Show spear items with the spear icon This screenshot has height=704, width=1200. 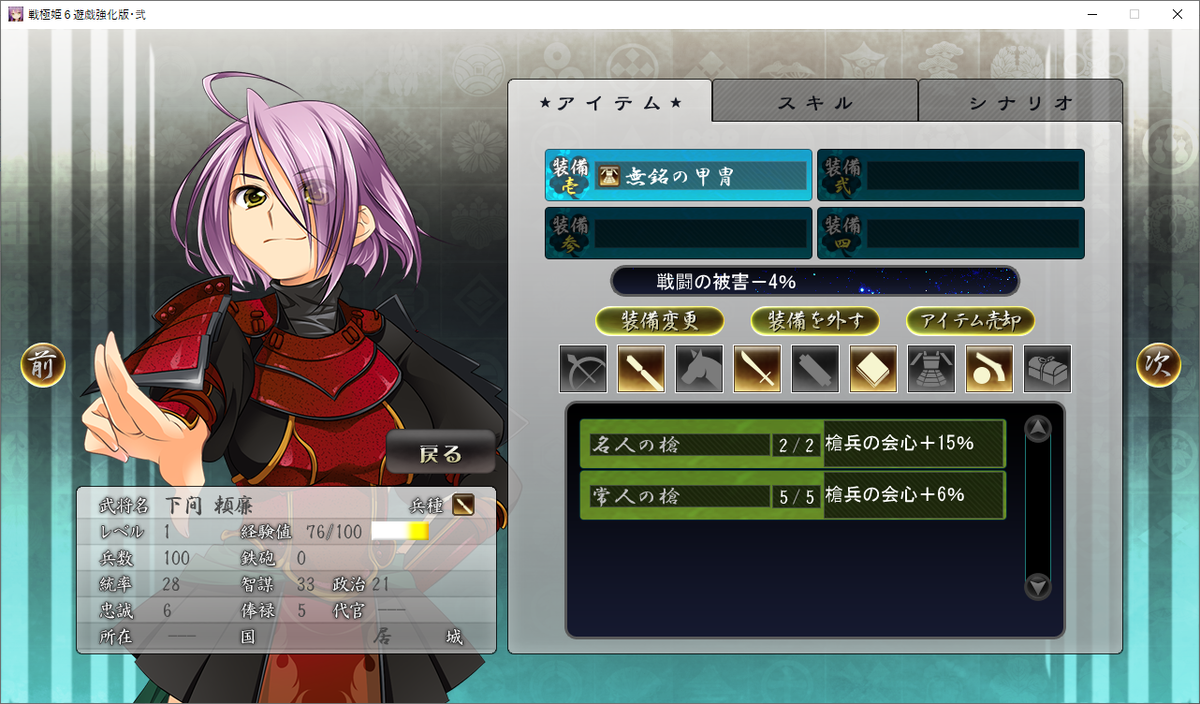click(641, 369)
